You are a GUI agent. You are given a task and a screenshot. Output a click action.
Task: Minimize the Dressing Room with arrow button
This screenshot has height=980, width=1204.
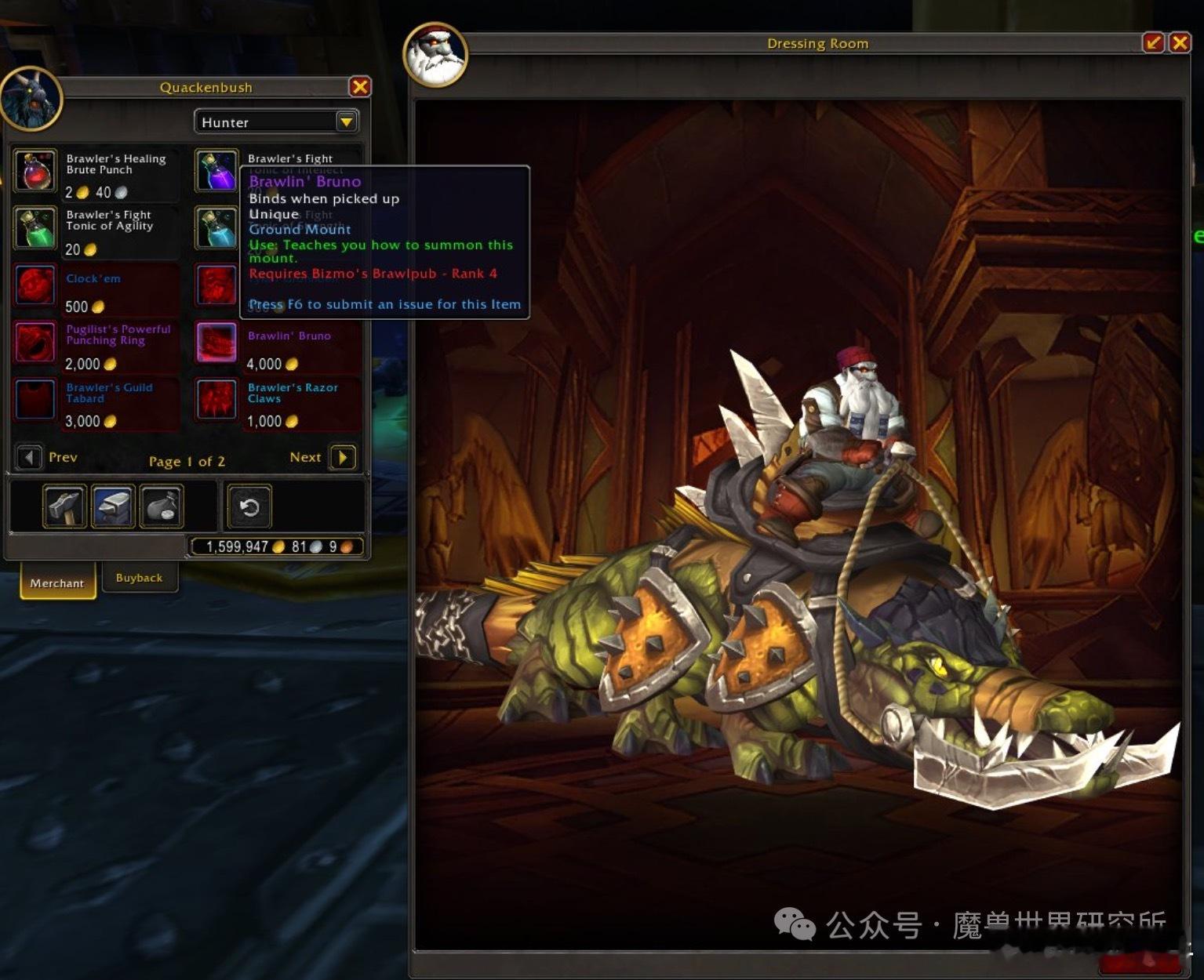click(x=1153, y=42)
